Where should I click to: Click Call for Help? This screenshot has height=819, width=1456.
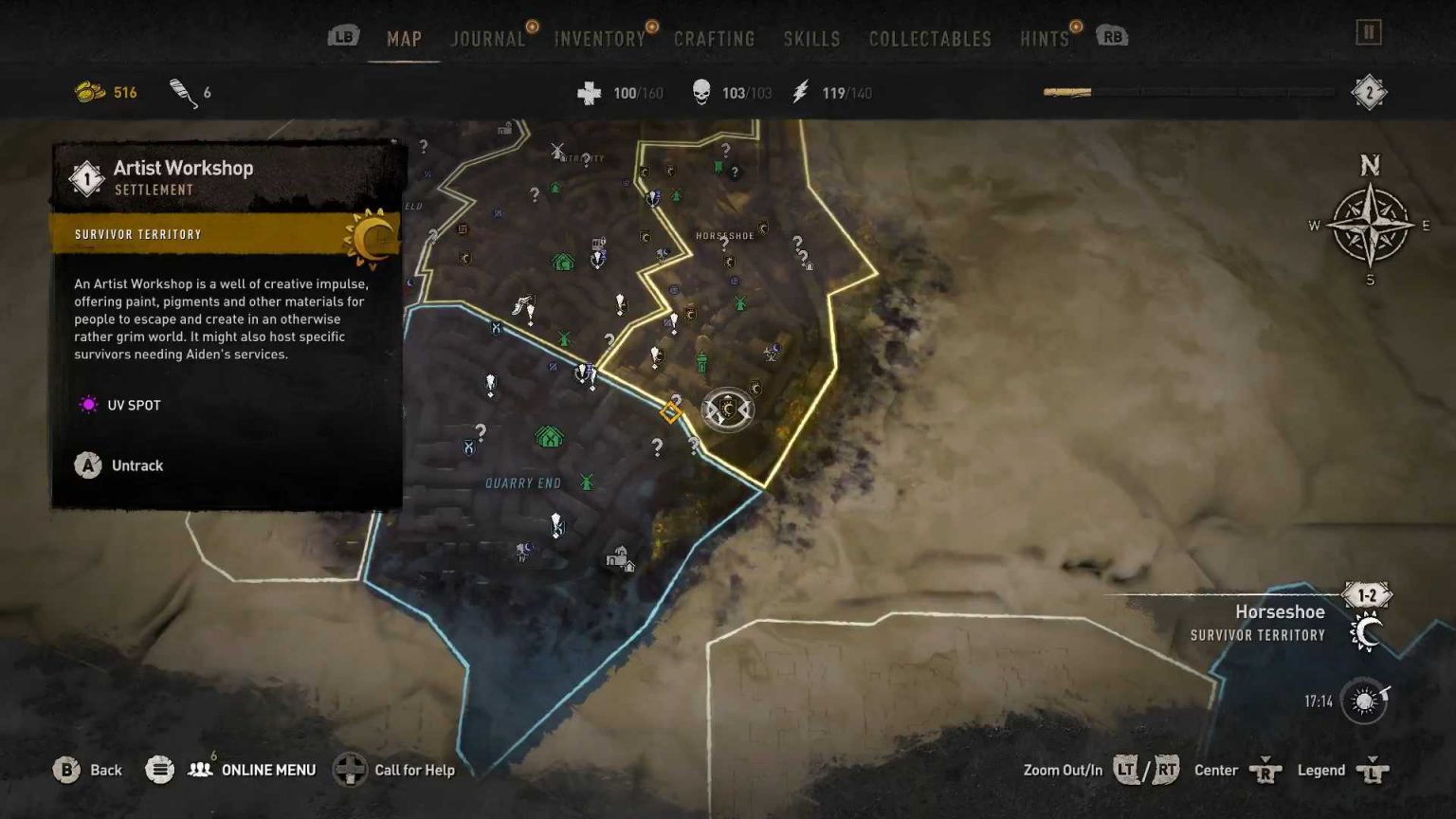pos(414,770)
